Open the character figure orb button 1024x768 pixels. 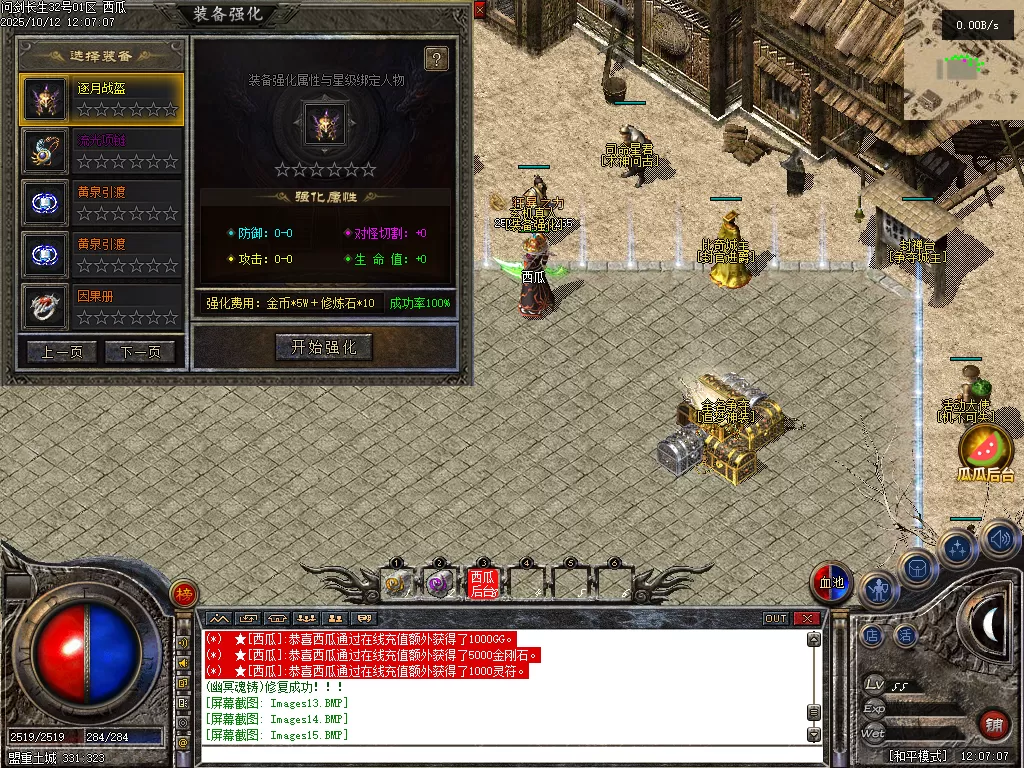point(879,591)
